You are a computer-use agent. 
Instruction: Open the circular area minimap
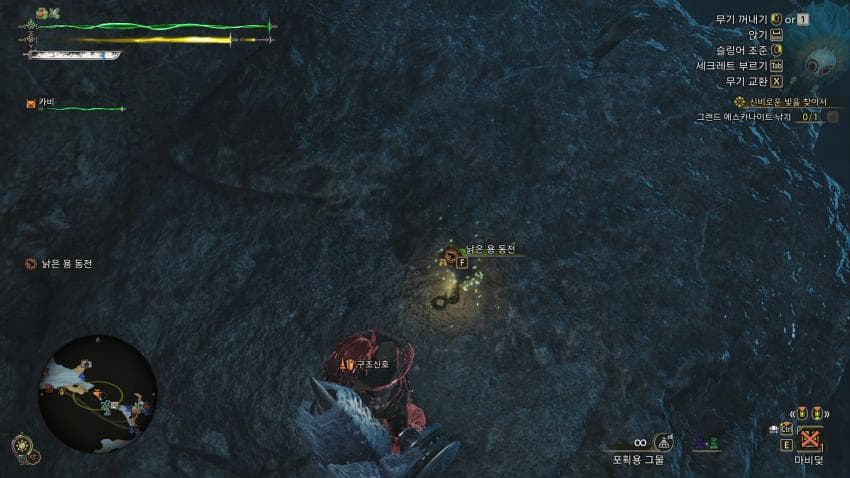click(x=98, y=393)
